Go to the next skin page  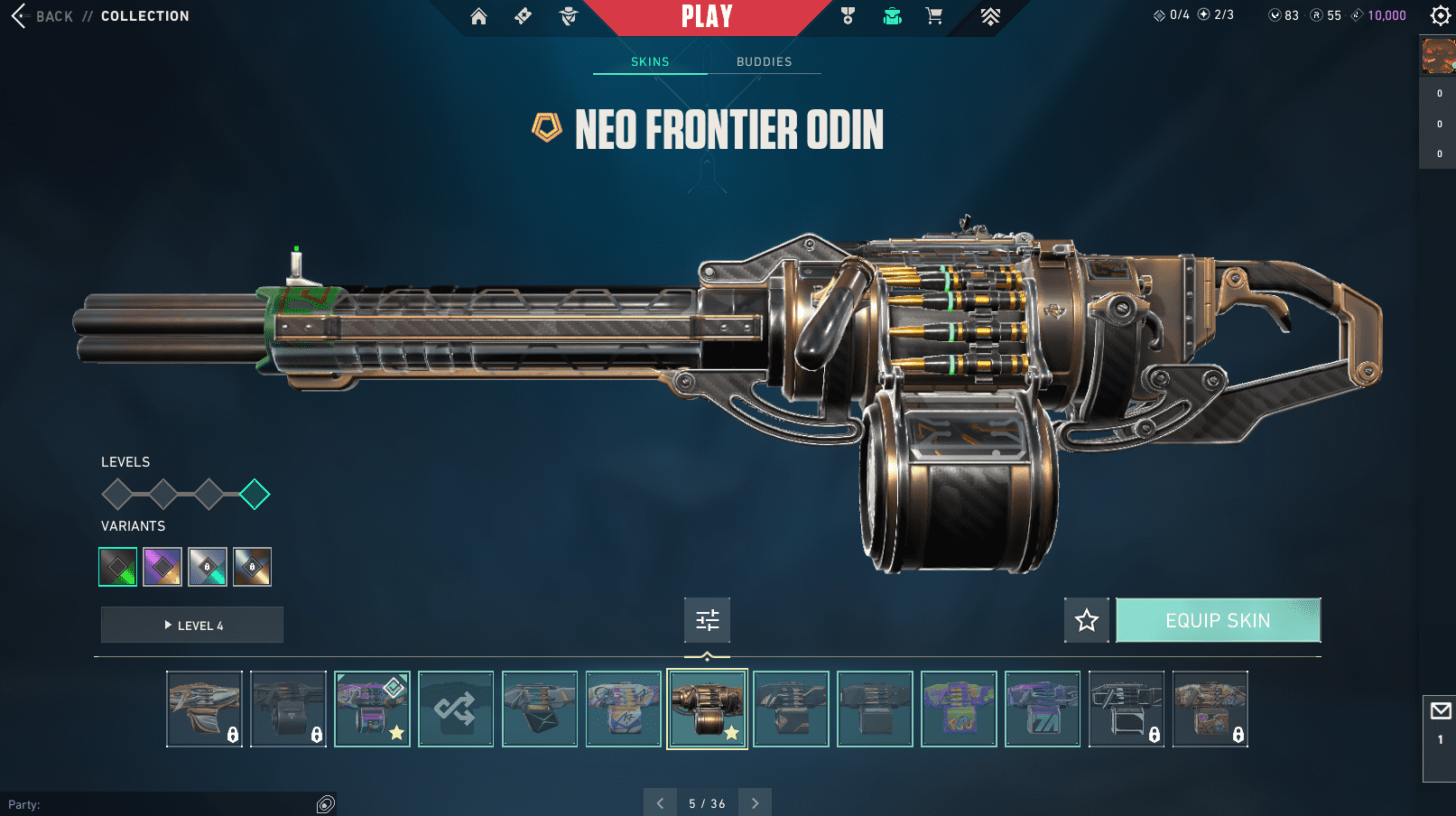point(755,802)
